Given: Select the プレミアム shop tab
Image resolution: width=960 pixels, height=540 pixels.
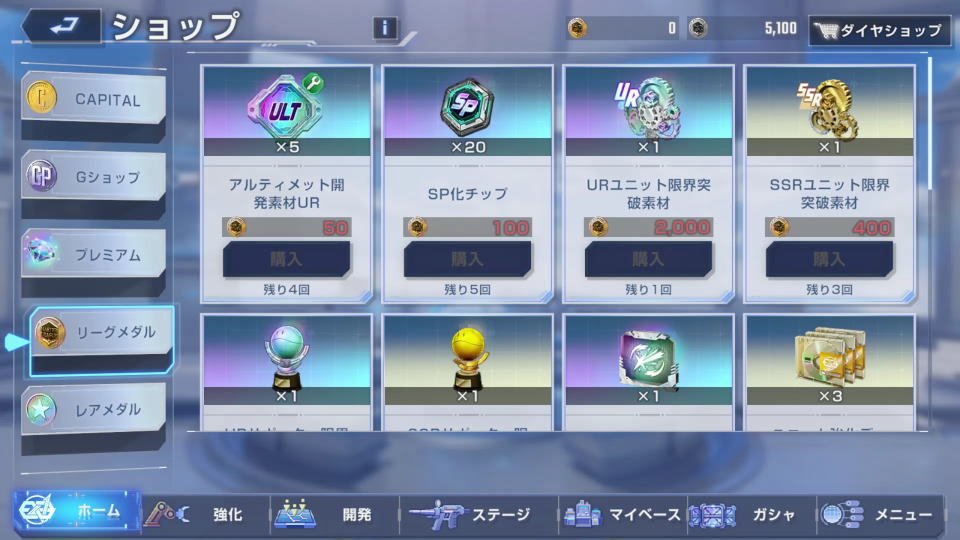Looking at the screenshot, I should (x=94, y=255).
